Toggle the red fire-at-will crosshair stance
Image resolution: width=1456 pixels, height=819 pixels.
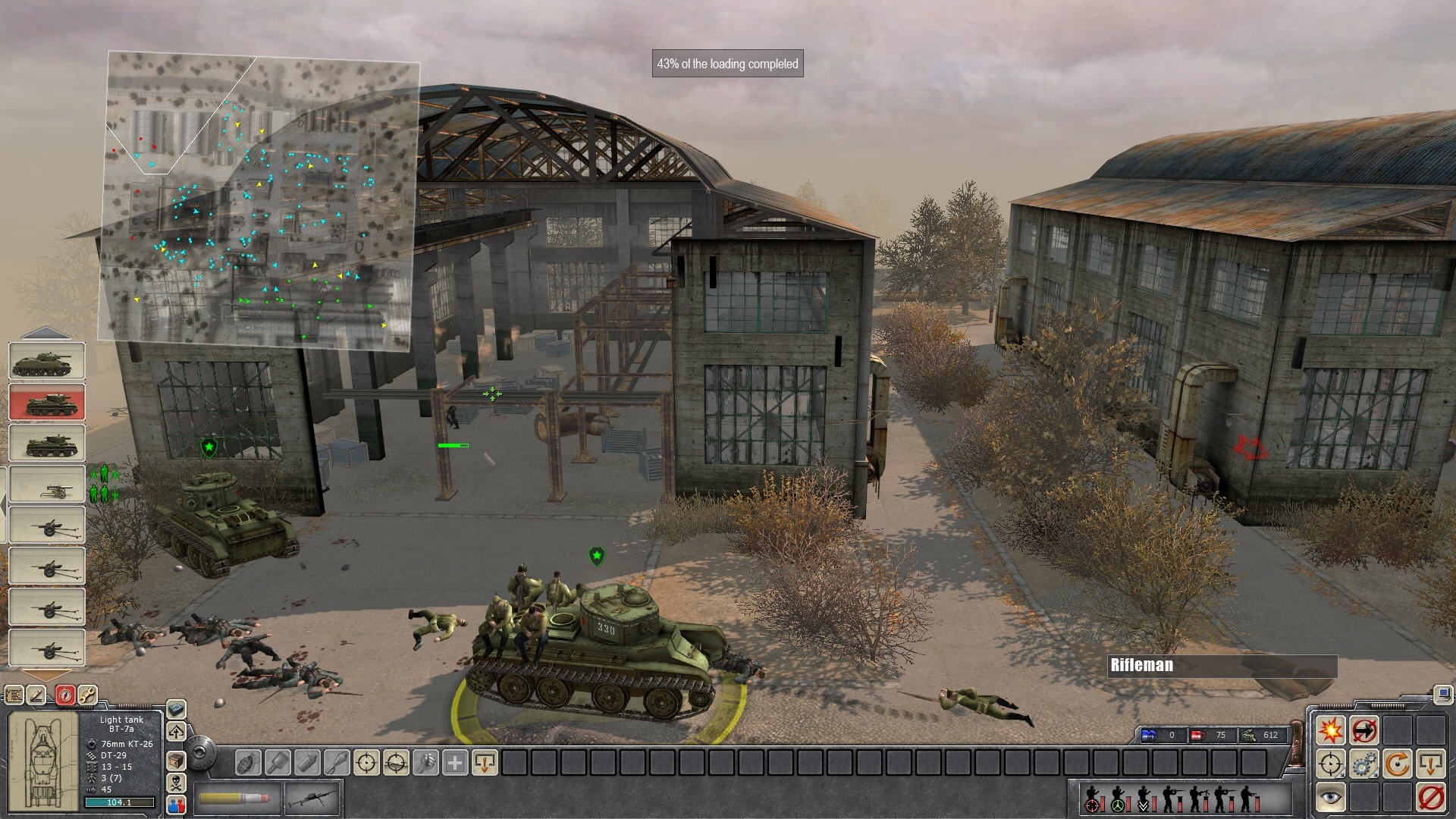pyautogui.click(x=1092, y=805)
